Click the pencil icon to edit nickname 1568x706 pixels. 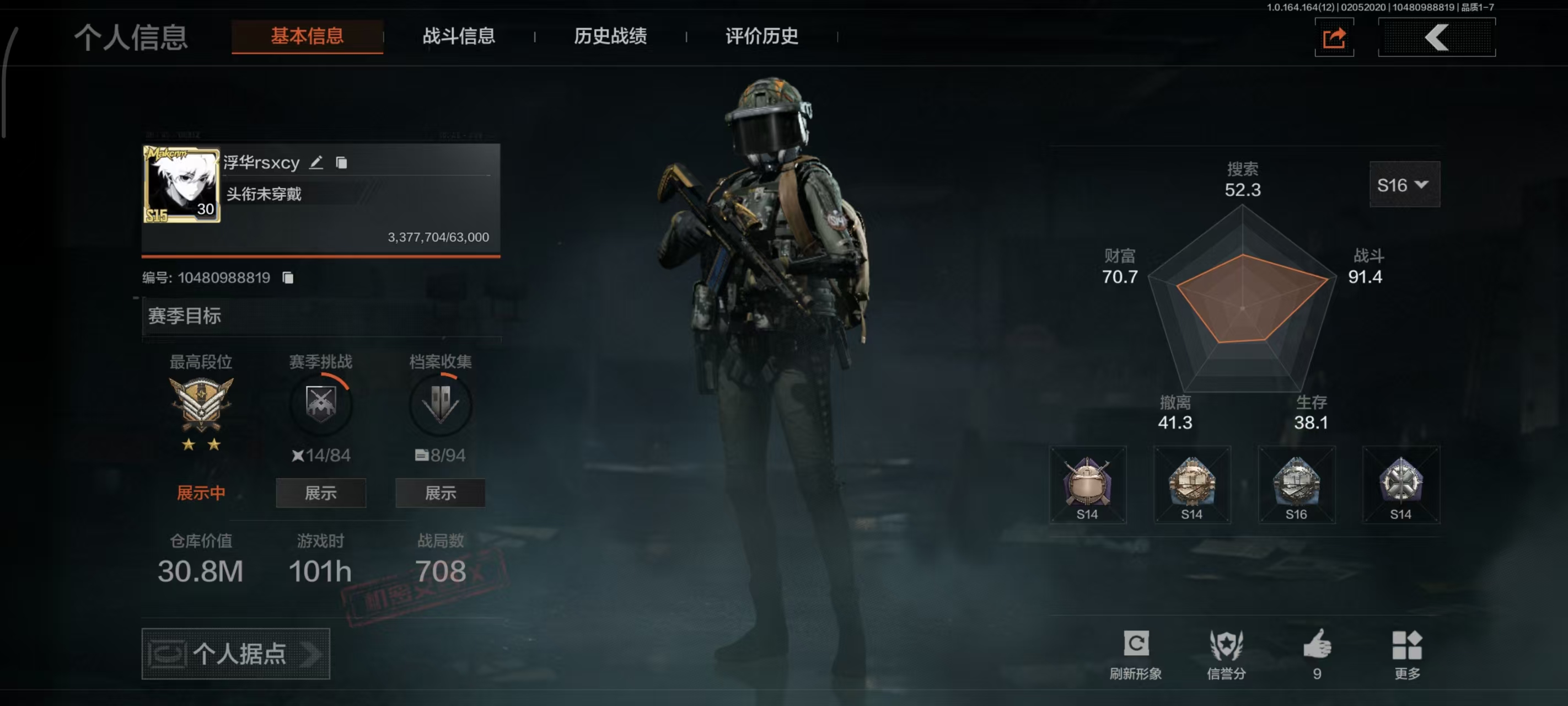click(316, 162)
